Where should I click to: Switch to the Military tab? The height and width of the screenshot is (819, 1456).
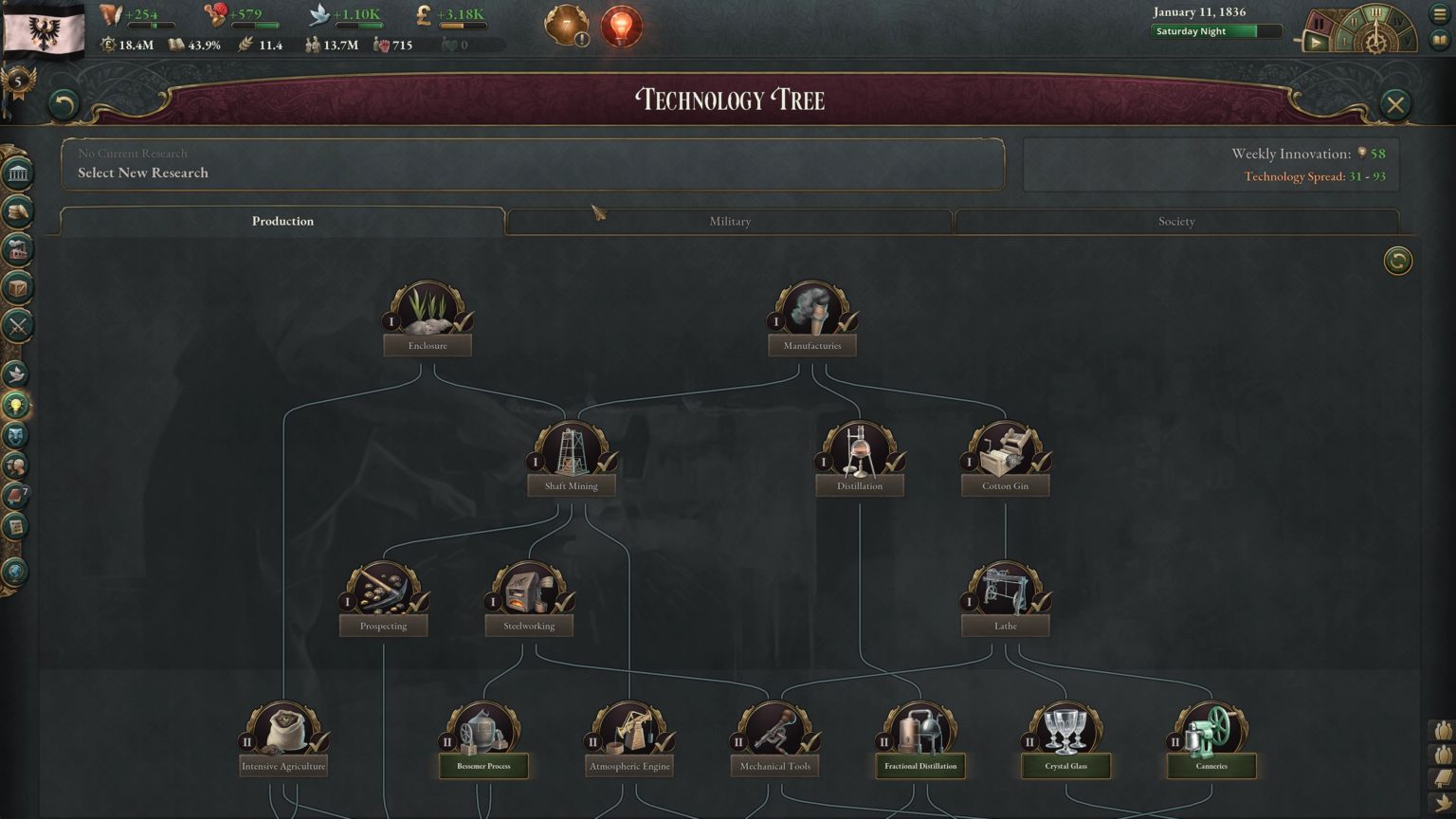pyautogui.click(x=729, y=221)
